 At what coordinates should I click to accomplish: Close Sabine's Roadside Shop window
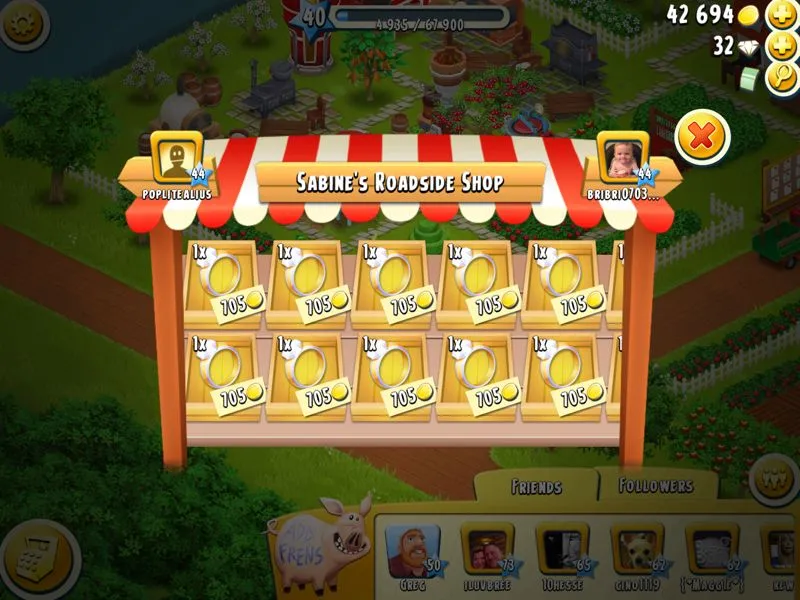tap(702, 138)
